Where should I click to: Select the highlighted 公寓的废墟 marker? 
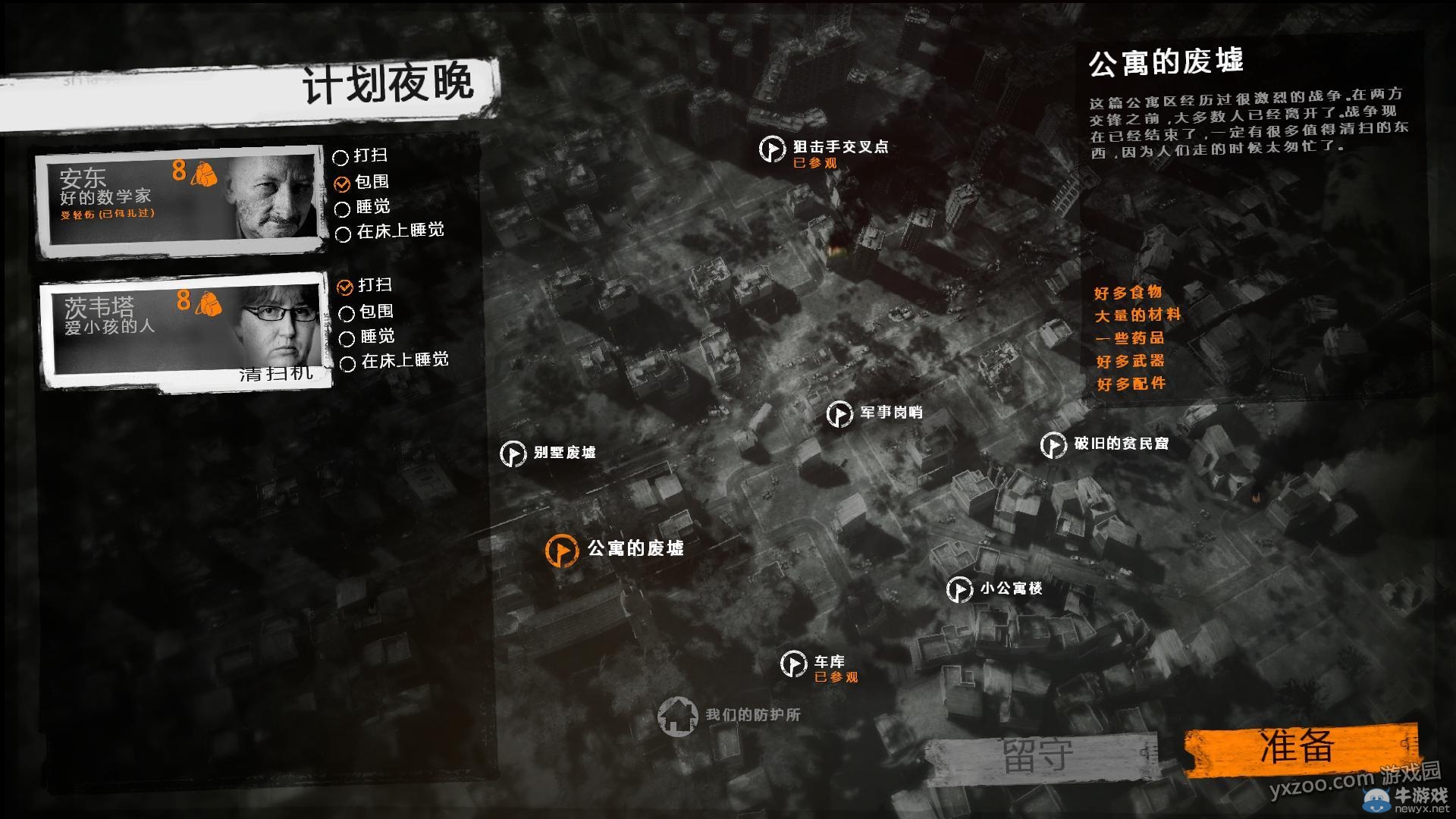[x=561, y=548]
